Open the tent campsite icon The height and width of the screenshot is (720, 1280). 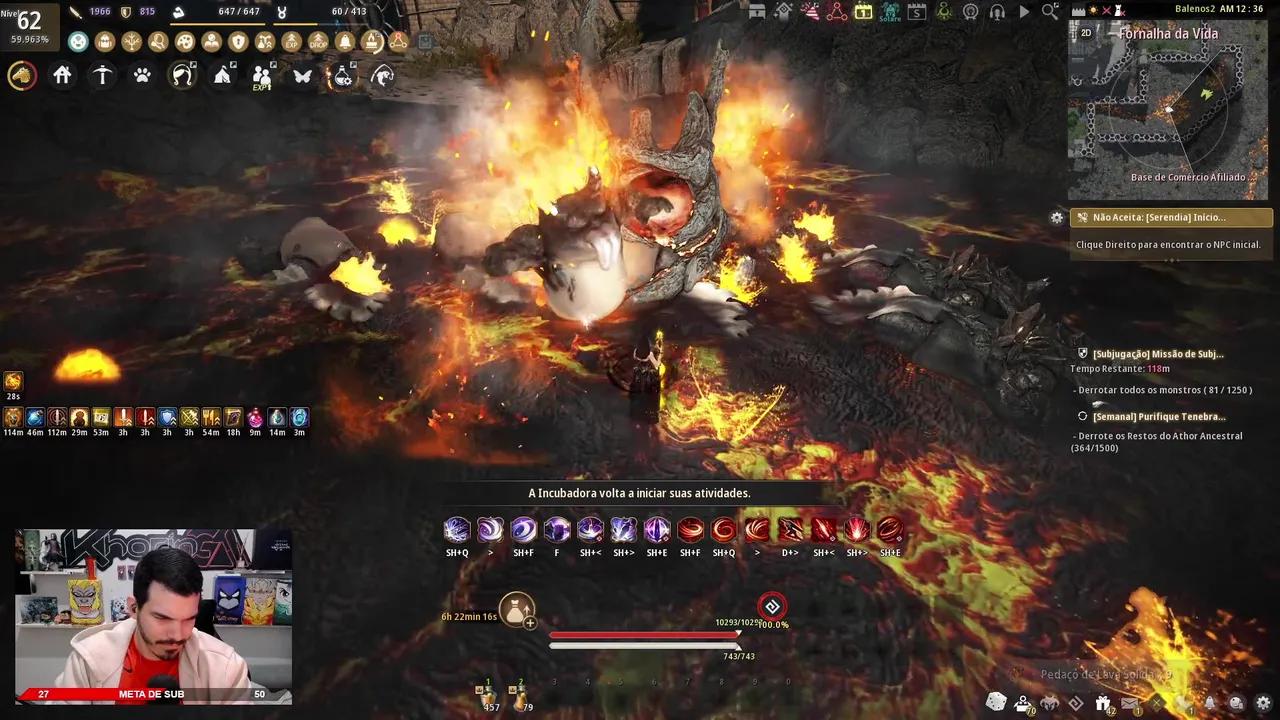pyautogui.click(x=223, y=76)
